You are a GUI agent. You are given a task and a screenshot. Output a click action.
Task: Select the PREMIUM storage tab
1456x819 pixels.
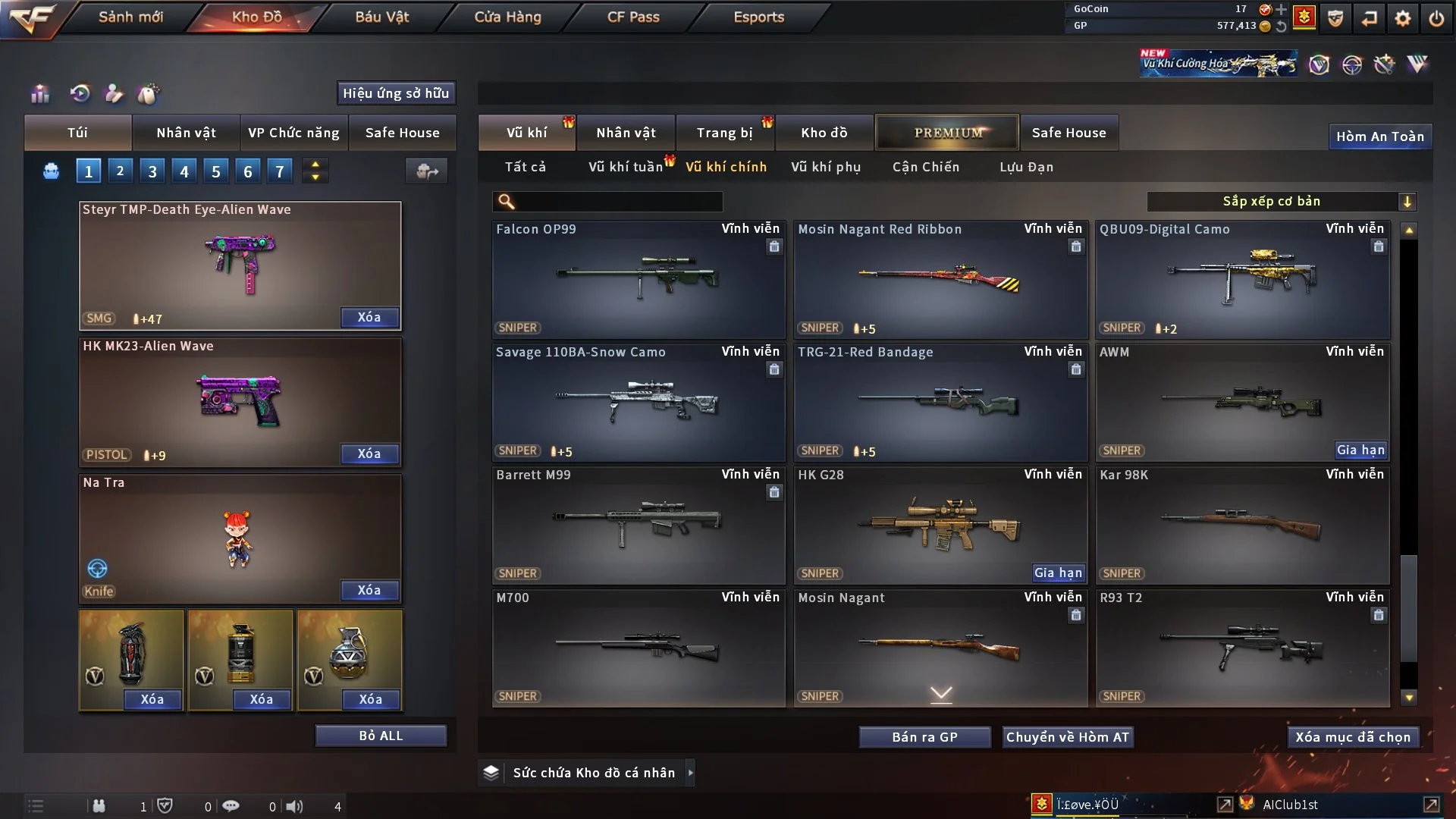(x=947, y=133)
